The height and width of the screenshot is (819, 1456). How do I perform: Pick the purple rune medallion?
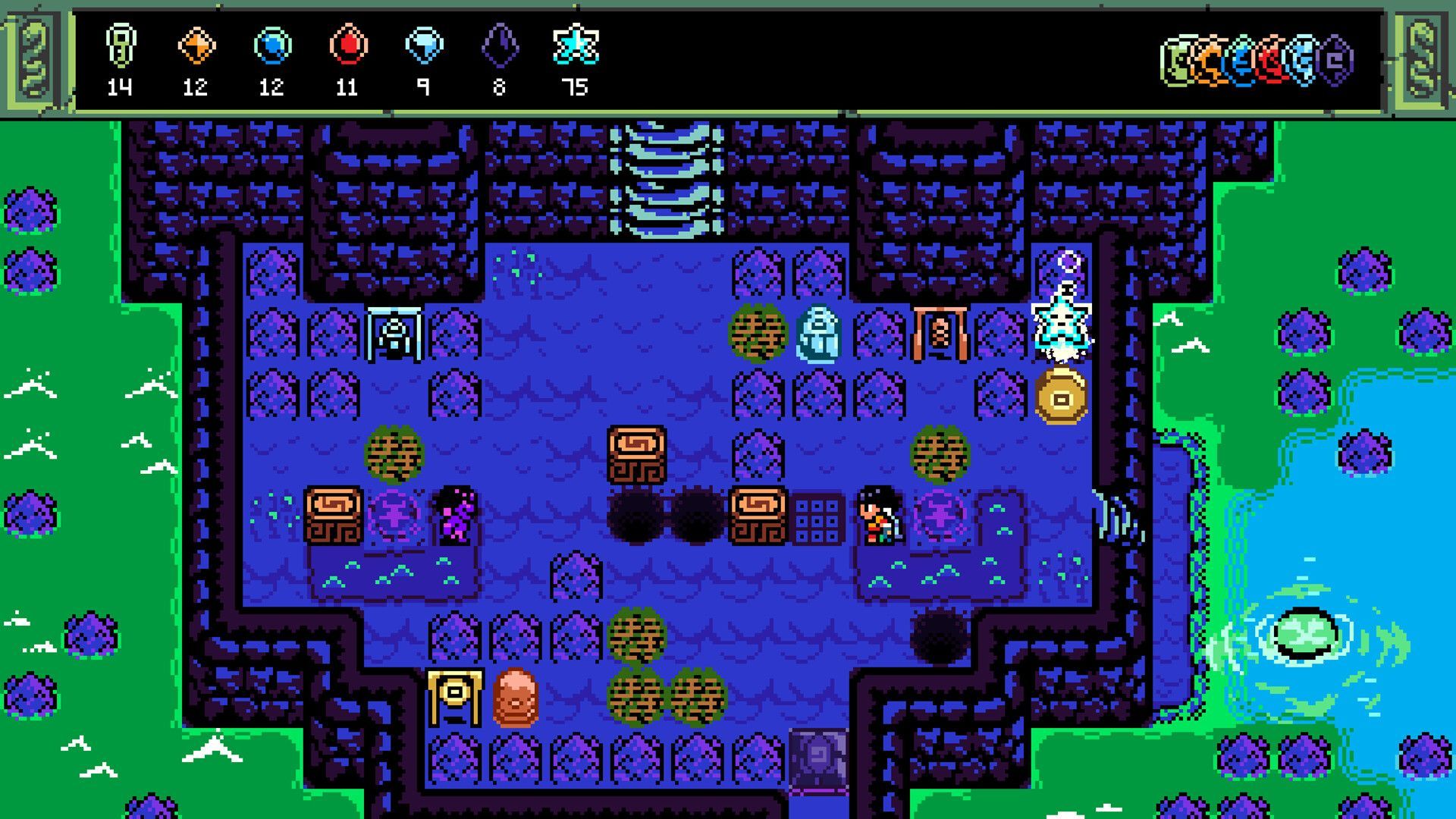[1336, 61]
